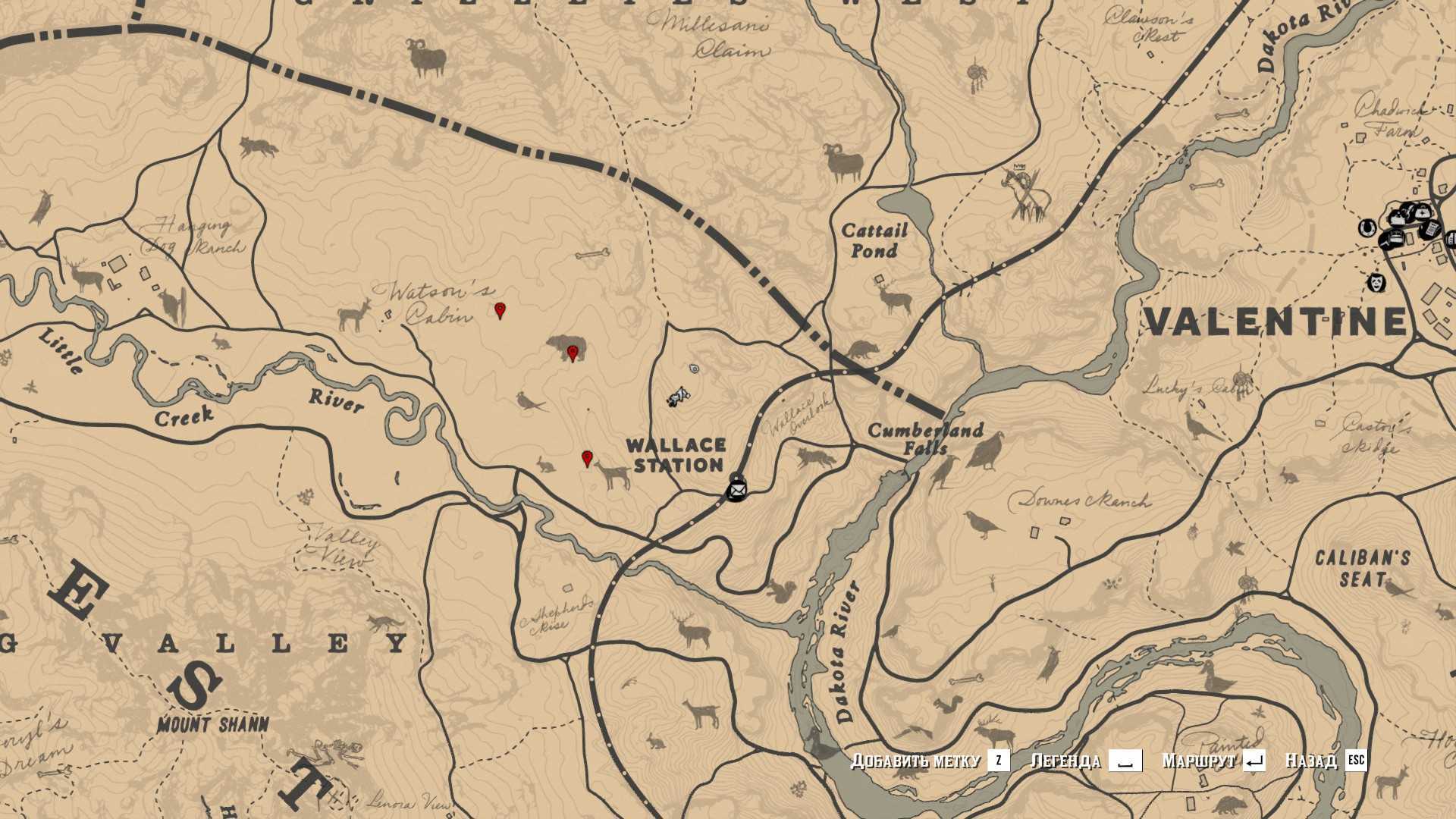Viewport: 1456px width, 819px height.
Task: Click the red pin on the bear icon
Action: (x=573, y=353)
